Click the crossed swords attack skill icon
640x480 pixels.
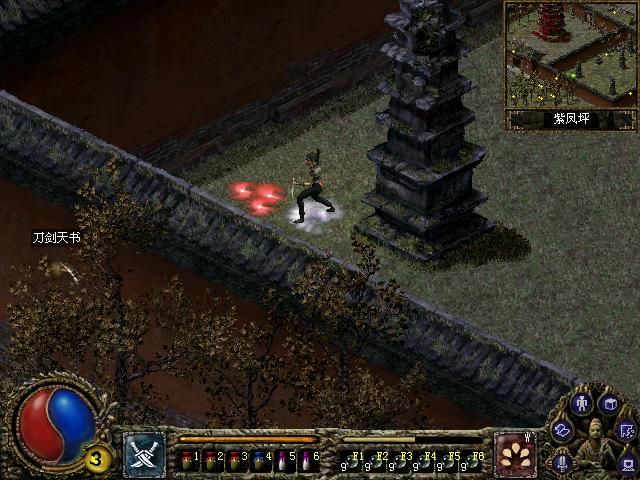[x=144, y=455]
